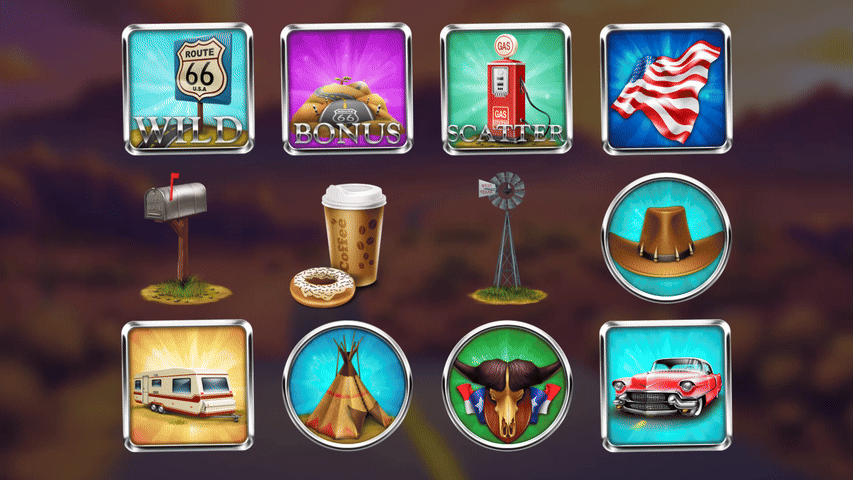Image resolution: width=853 pixels, height=480 pixels.
Task: Pick the cowboy hat symbol
Action: point(667,238)
